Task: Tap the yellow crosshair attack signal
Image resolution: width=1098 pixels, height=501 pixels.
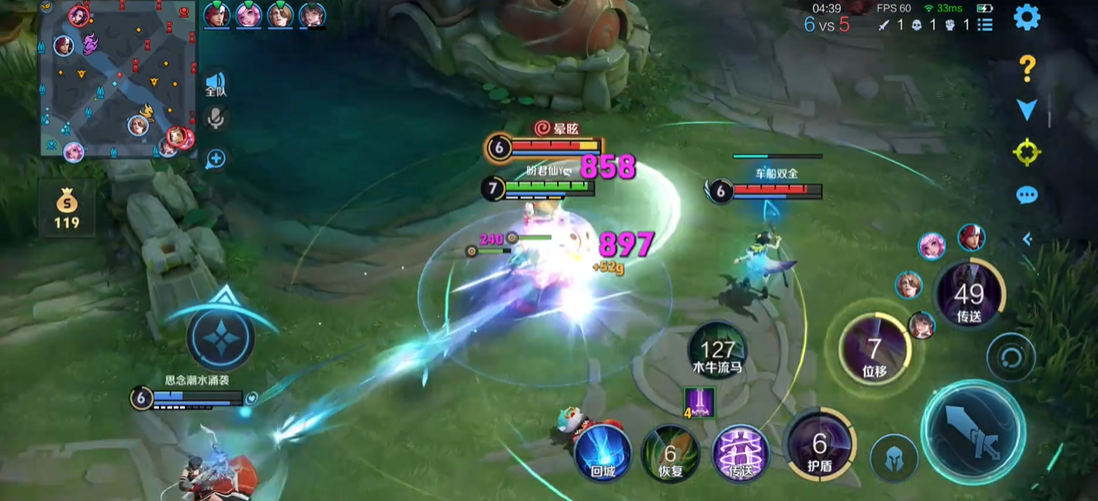Action: click(x=1027, y=152)
